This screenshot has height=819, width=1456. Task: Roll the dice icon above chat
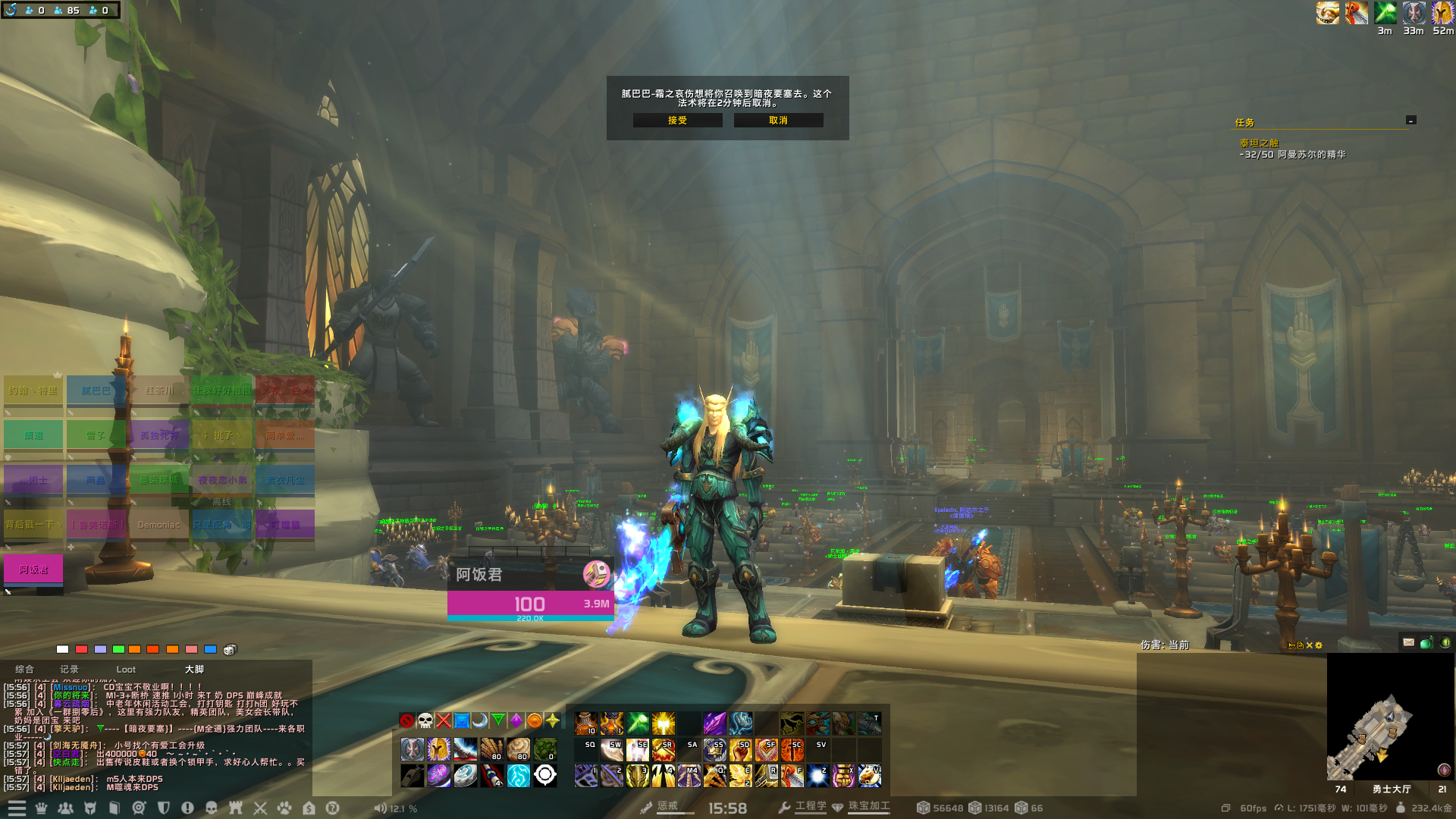pyautogui.click(x=231, y=650)
